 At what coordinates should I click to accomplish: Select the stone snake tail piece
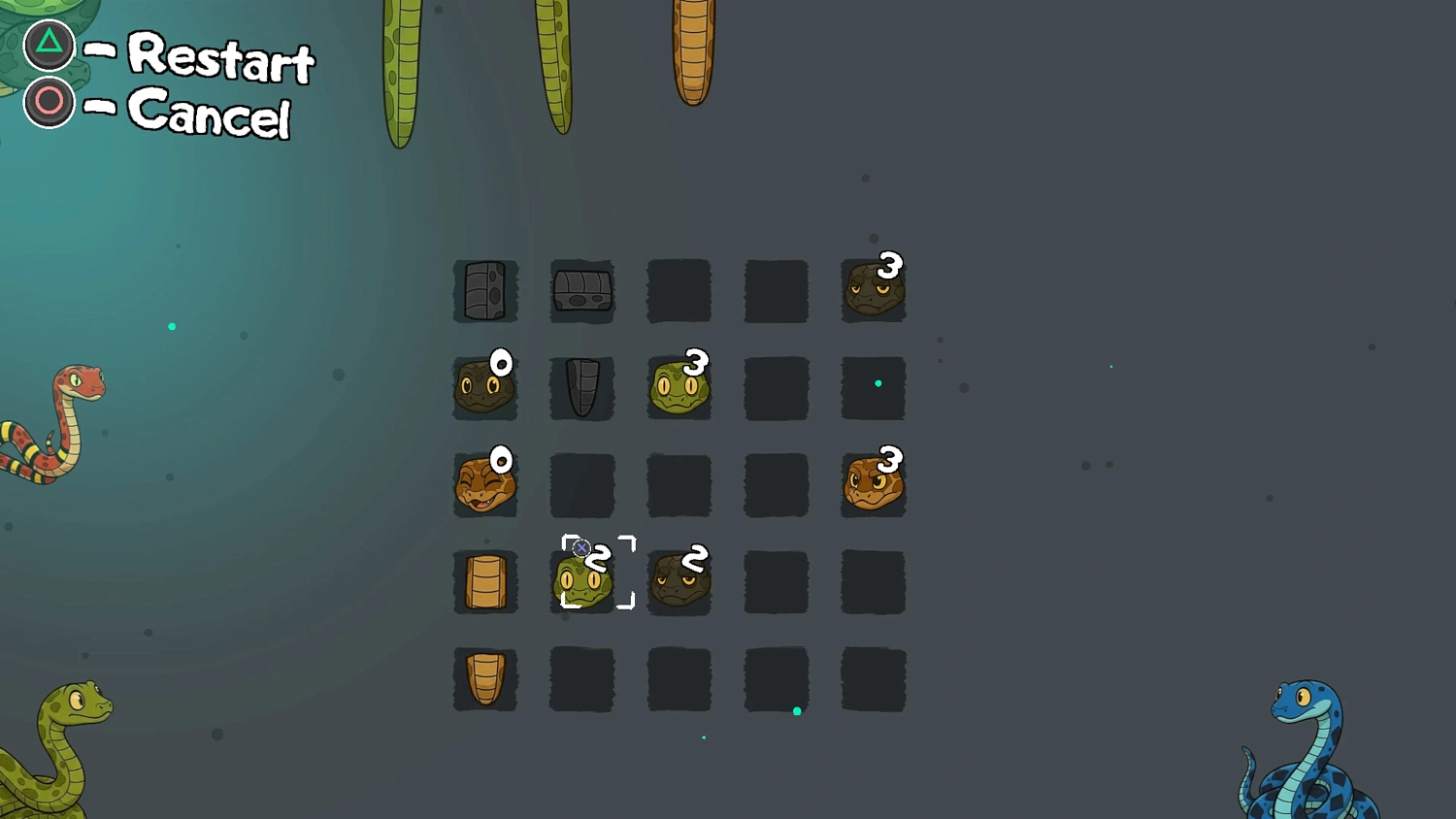click(580, 388)
